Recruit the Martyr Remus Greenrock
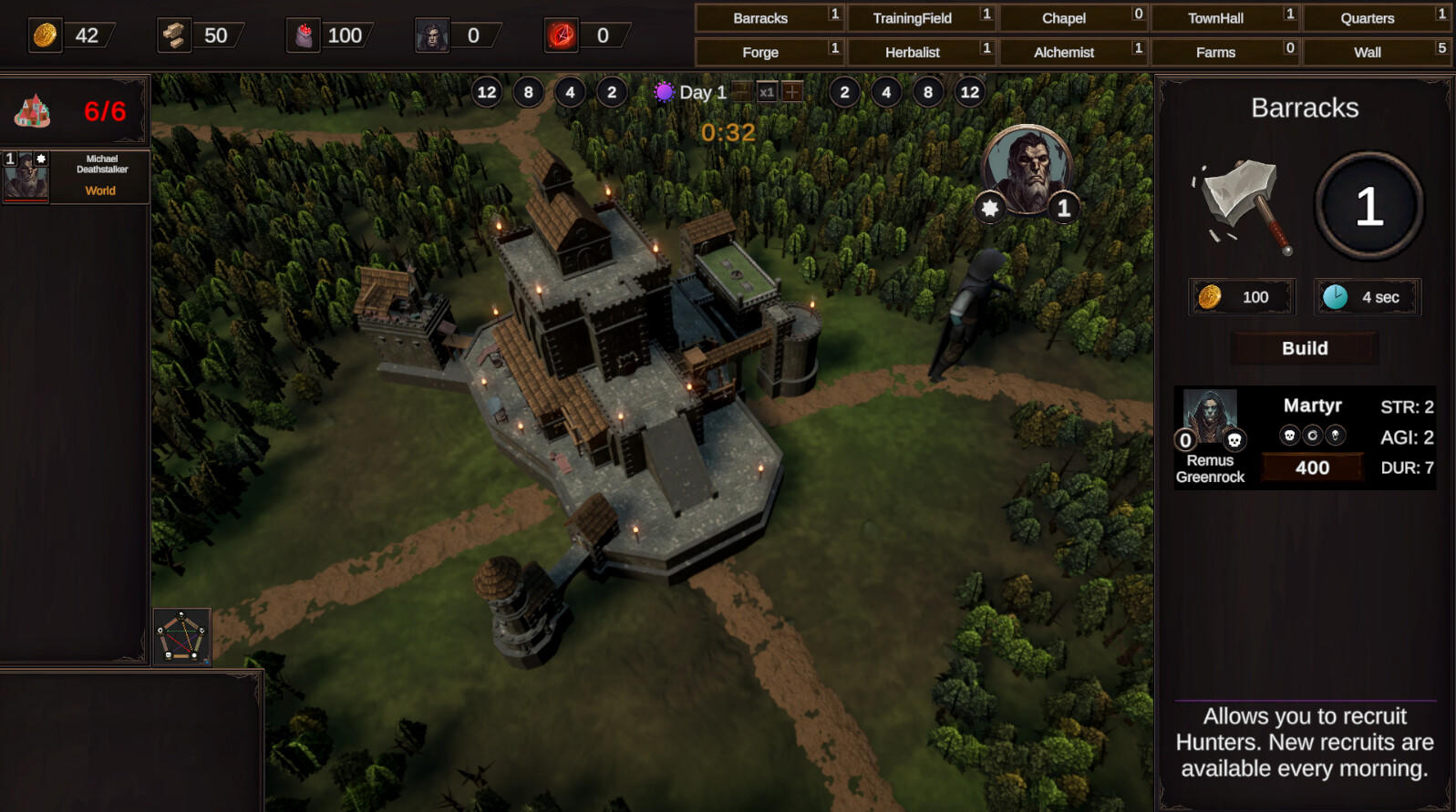This screenshot has height=812, width=1456. coord(1210,419)
